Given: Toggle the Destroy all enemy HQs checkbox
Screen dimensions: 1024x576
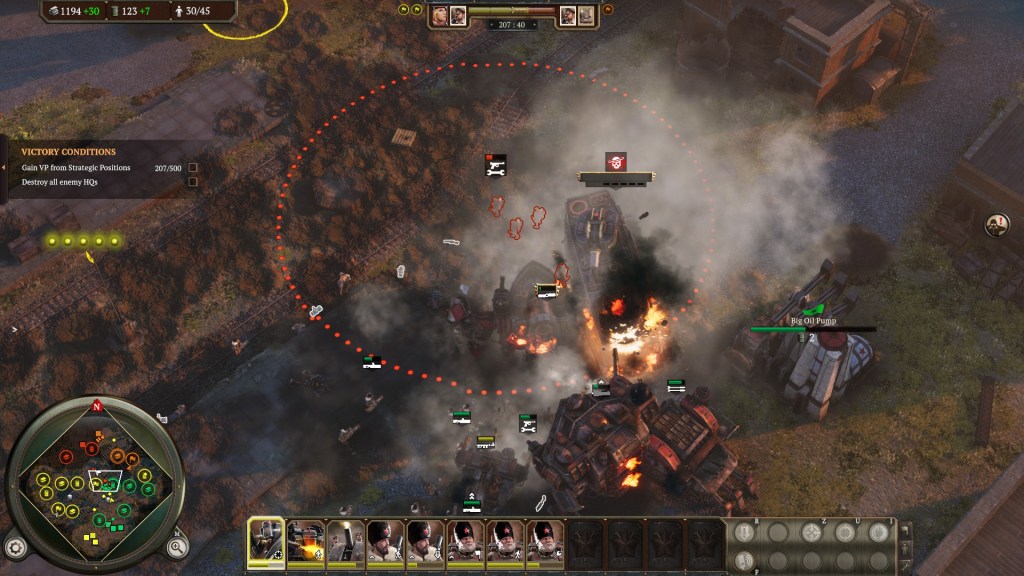Looking at the screenshot, I should click(x=193, y=182).
